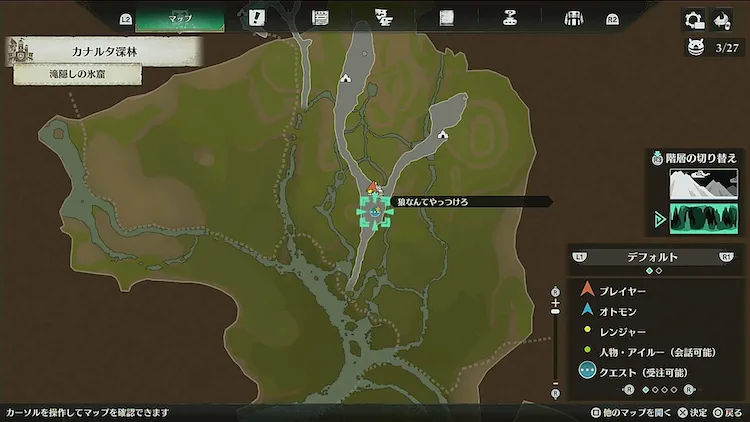Choose the upper mountain layer thumbnail

pyautogui.click(x=703, y=183)
